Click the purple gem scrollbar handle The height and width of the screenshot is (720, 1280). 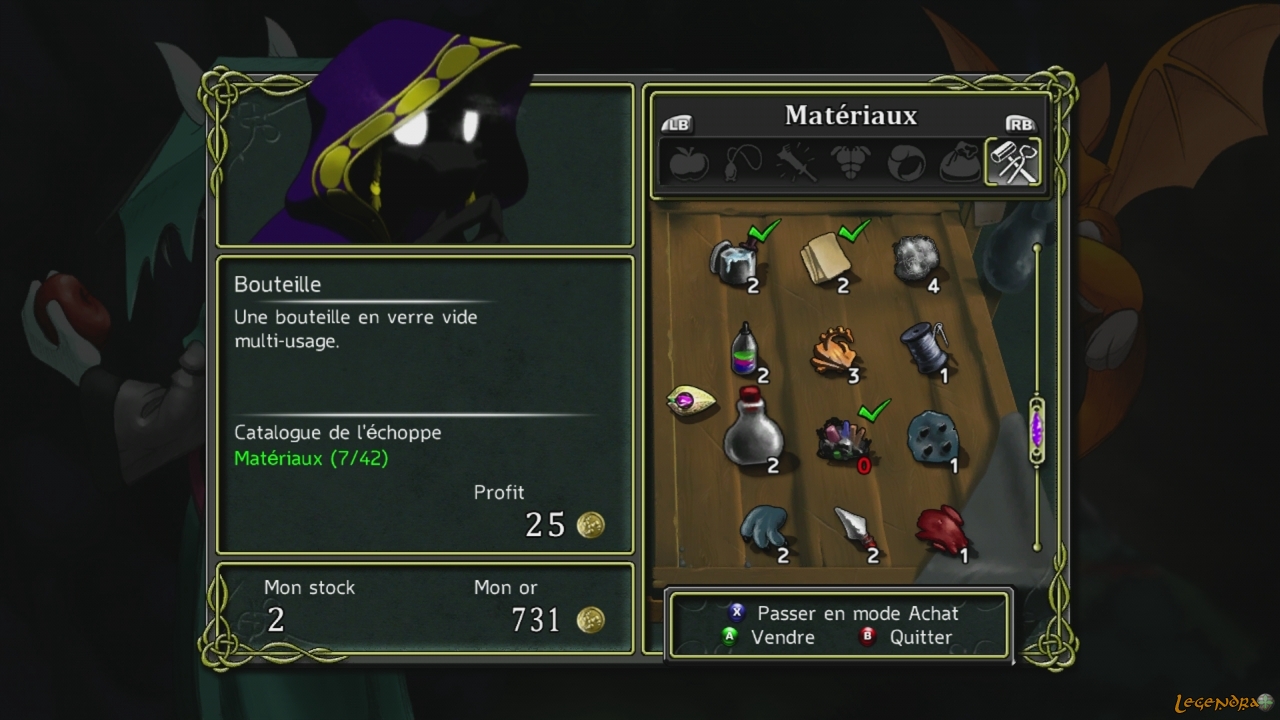(x=1037, y=431)
